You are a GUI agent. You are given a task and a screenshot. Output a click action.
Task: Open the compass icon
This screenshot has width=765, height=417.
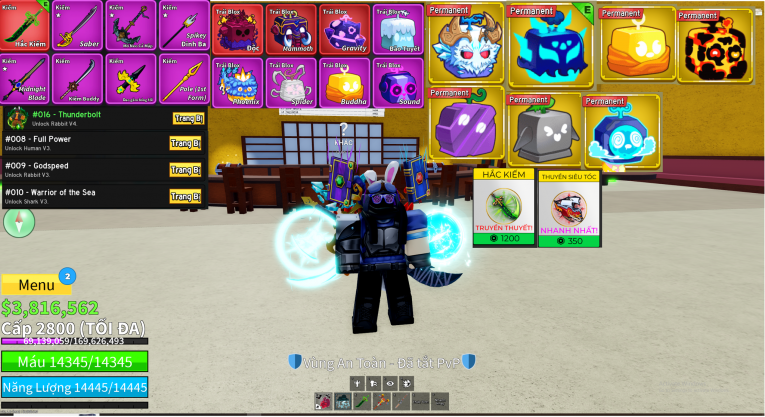(x=19, y=222)
